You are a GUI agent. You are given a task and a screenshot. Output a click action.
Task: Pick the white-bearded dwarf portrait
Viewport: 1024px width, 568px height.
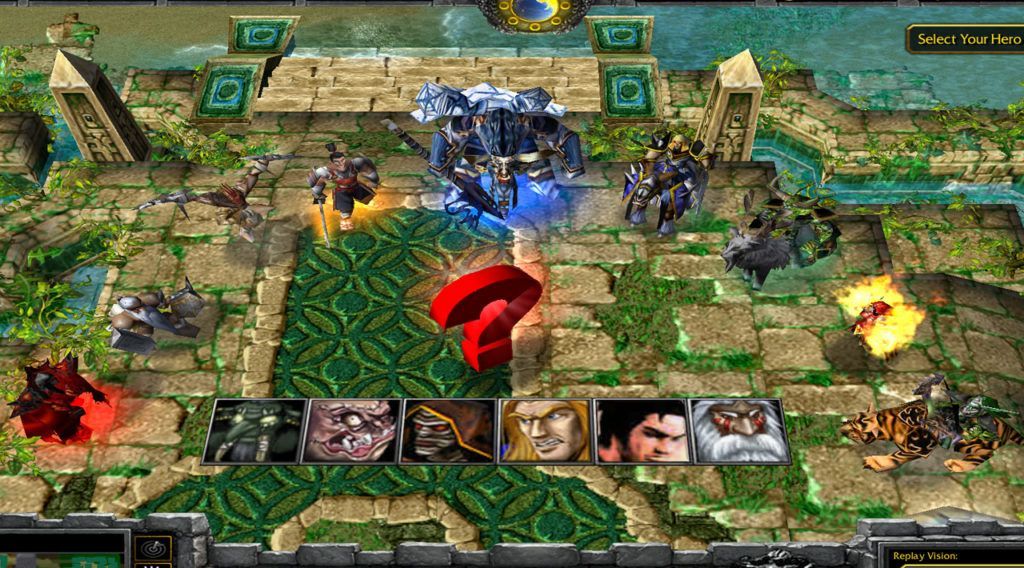[x=740, y=431]
